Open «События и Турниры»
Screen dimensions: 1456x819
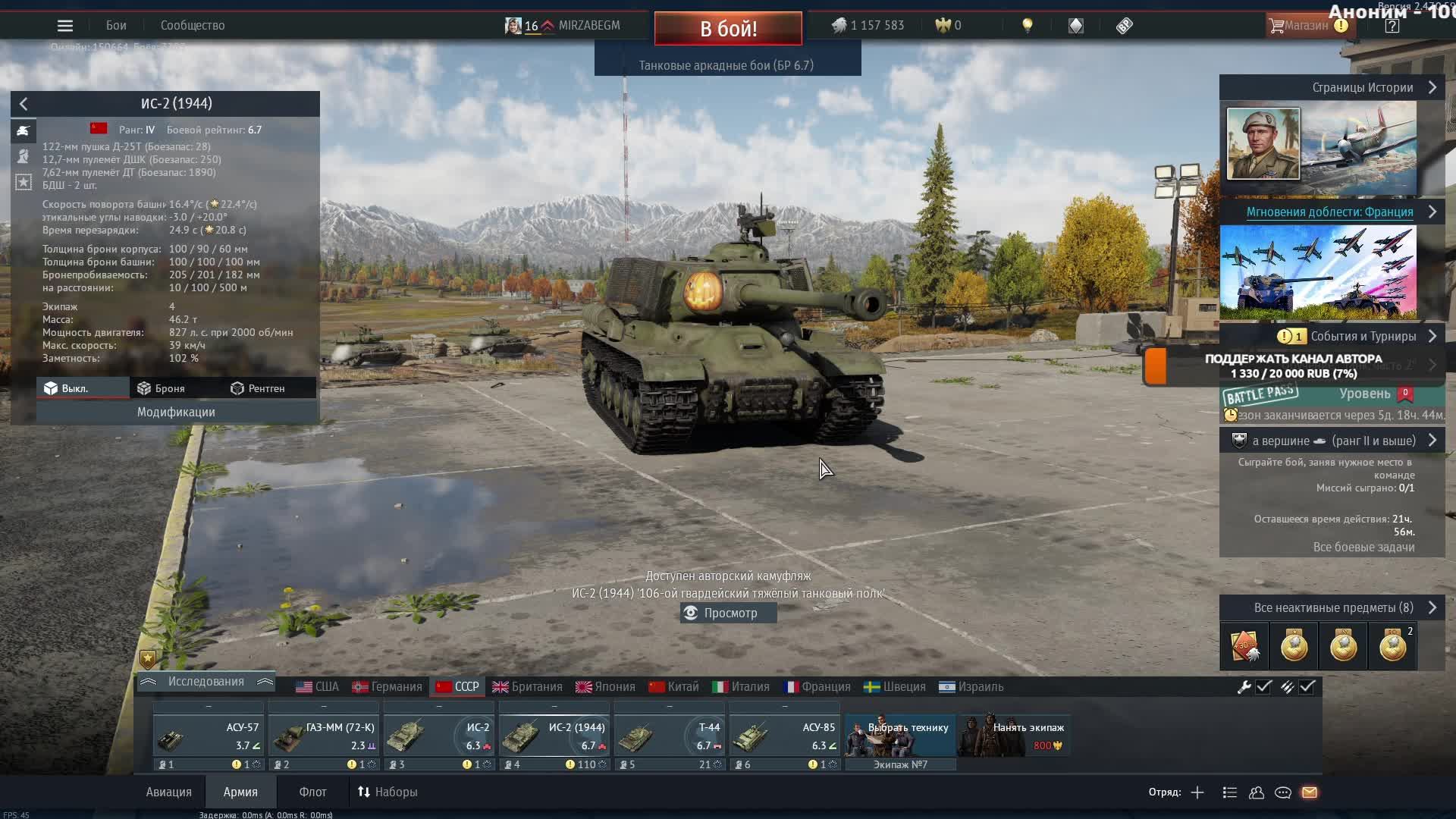[1363, 336]
